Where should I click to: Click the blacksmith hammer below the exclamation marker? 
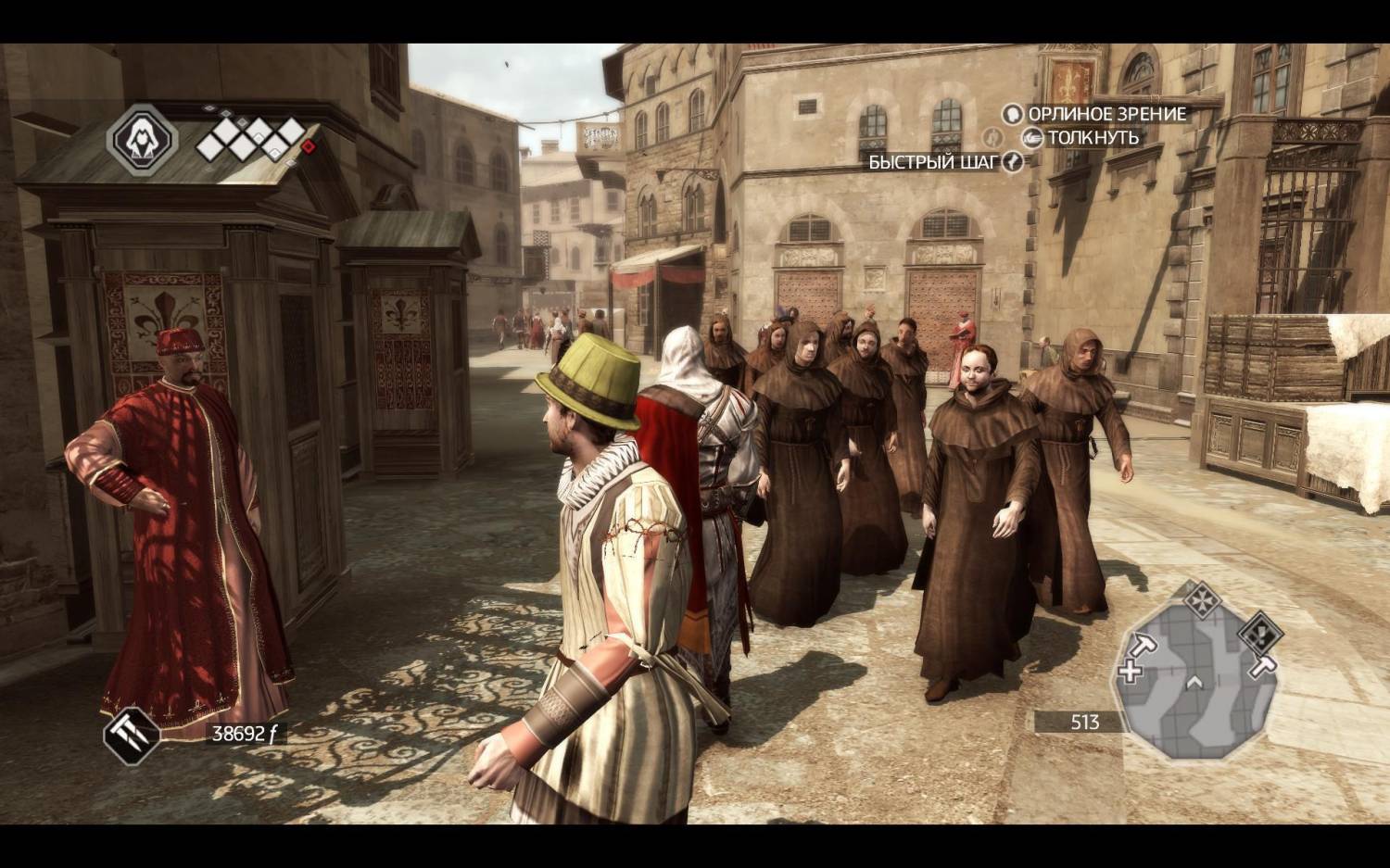(x=1262, y=665)
